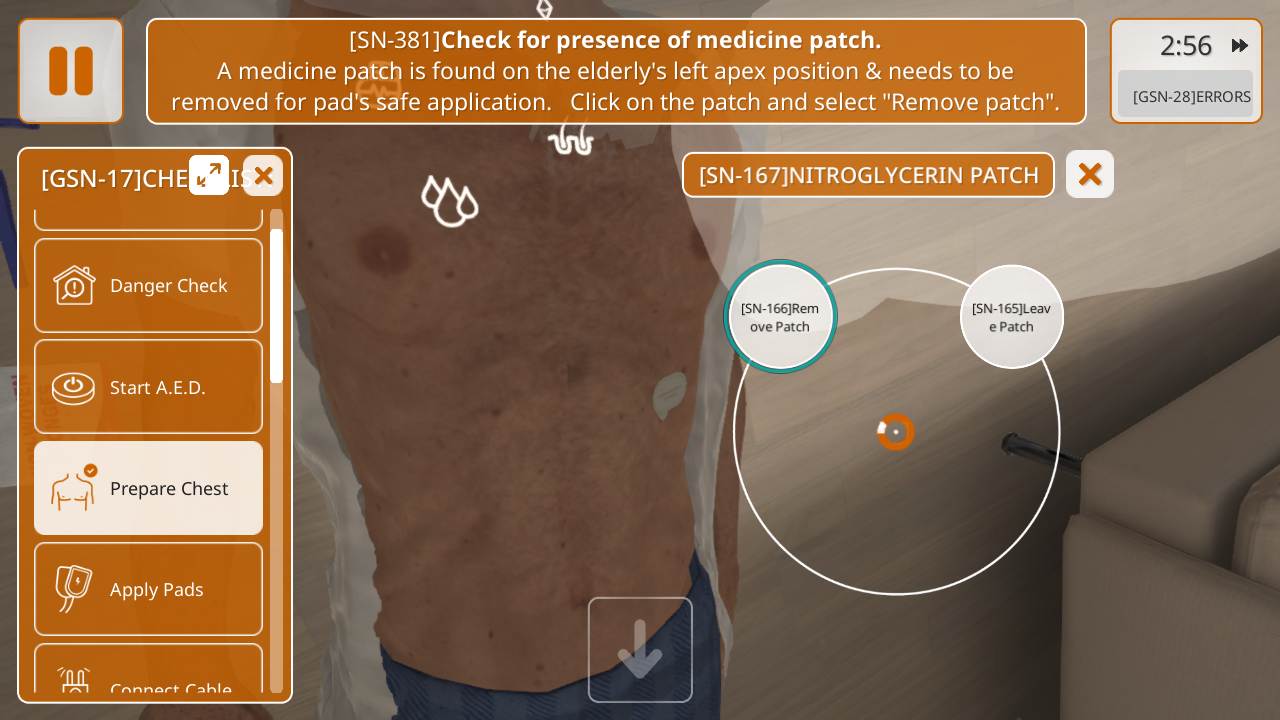Choose the Remove Patch option
Image resolution: width=1280 pixels, height=720 pixels.
(x=780, y=317)
